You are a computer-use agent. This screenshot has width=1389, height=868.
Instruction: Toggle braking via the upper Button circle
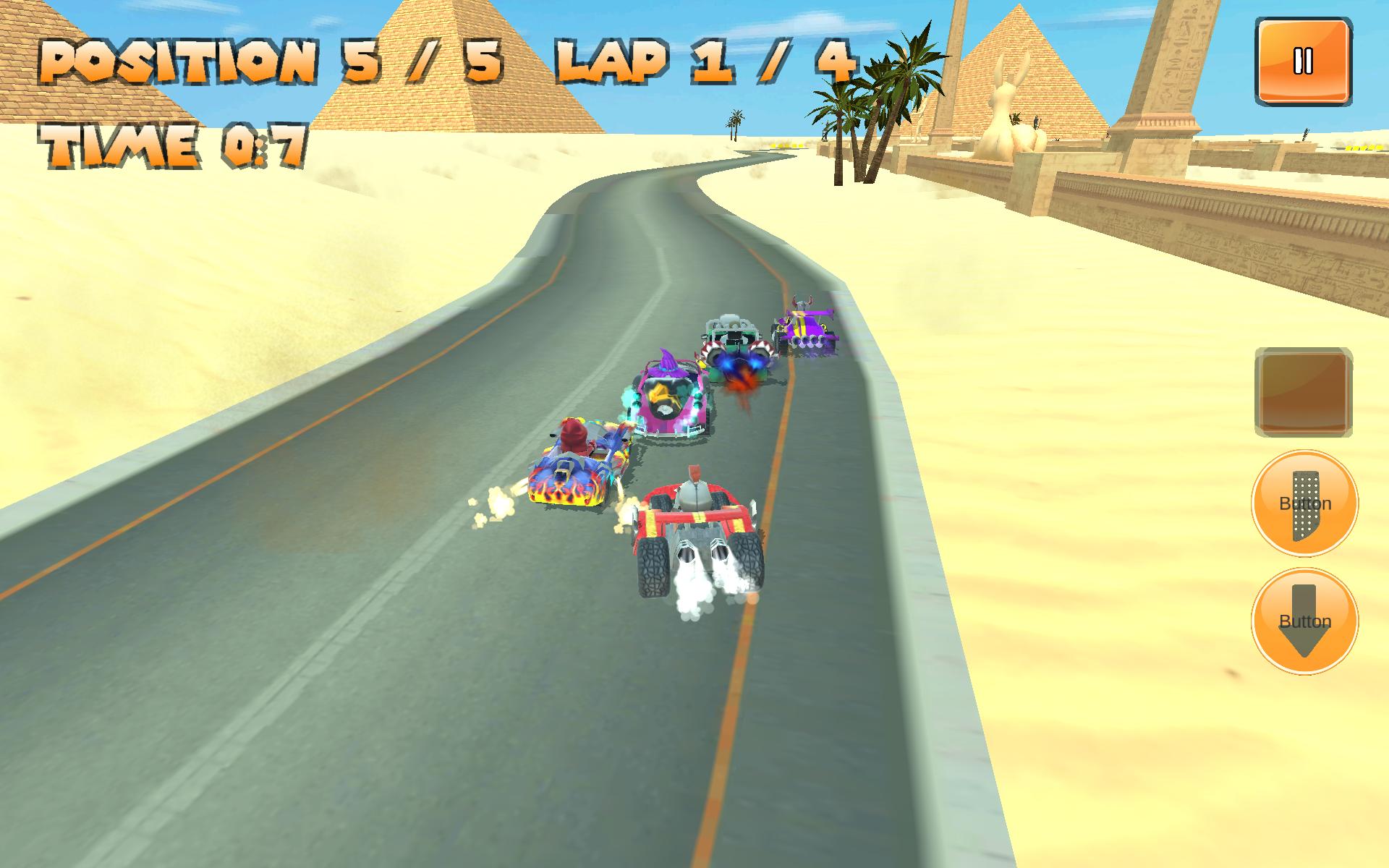1305,503
